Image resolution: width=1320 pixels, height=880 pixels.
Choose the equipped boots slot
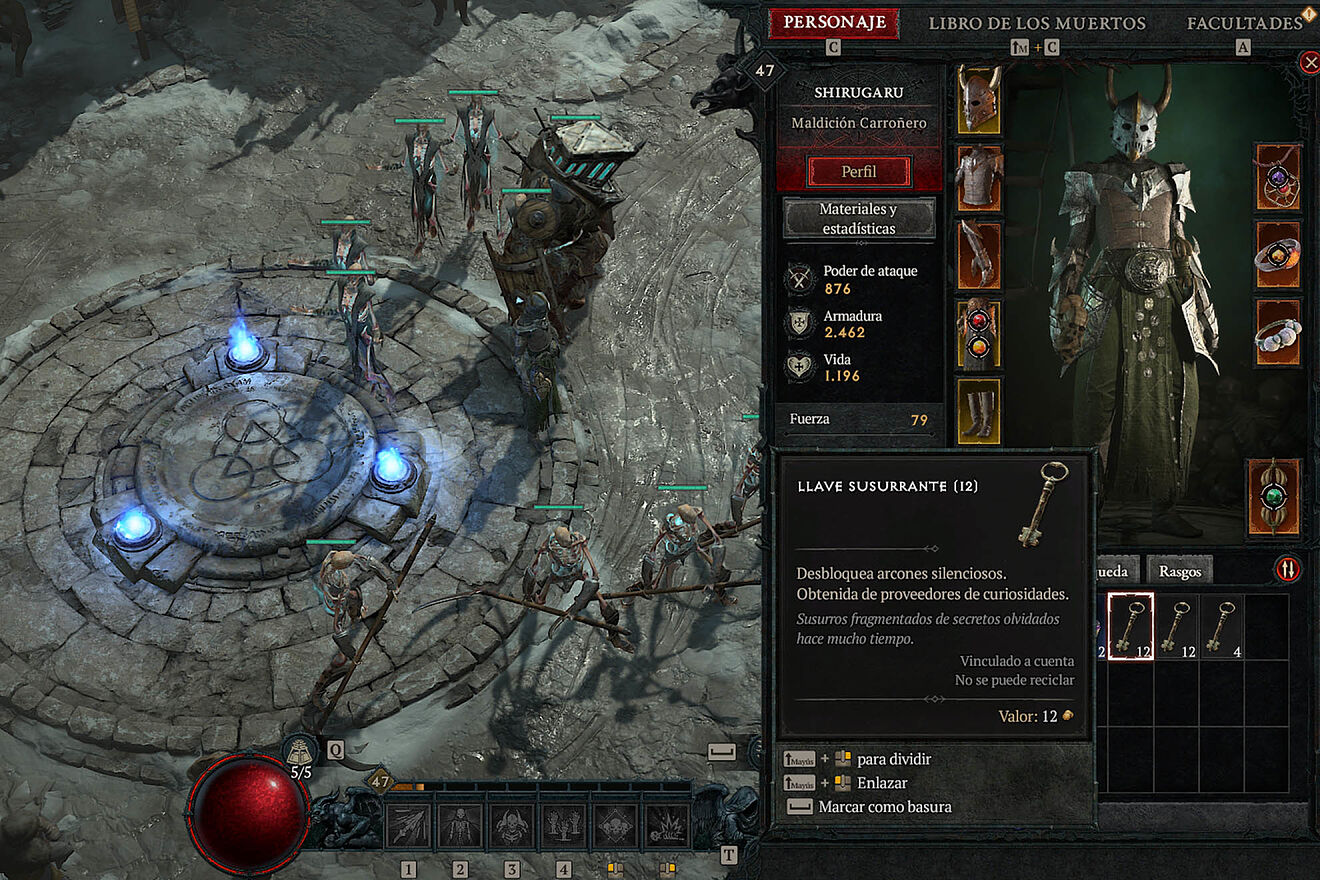coord(979,410)
